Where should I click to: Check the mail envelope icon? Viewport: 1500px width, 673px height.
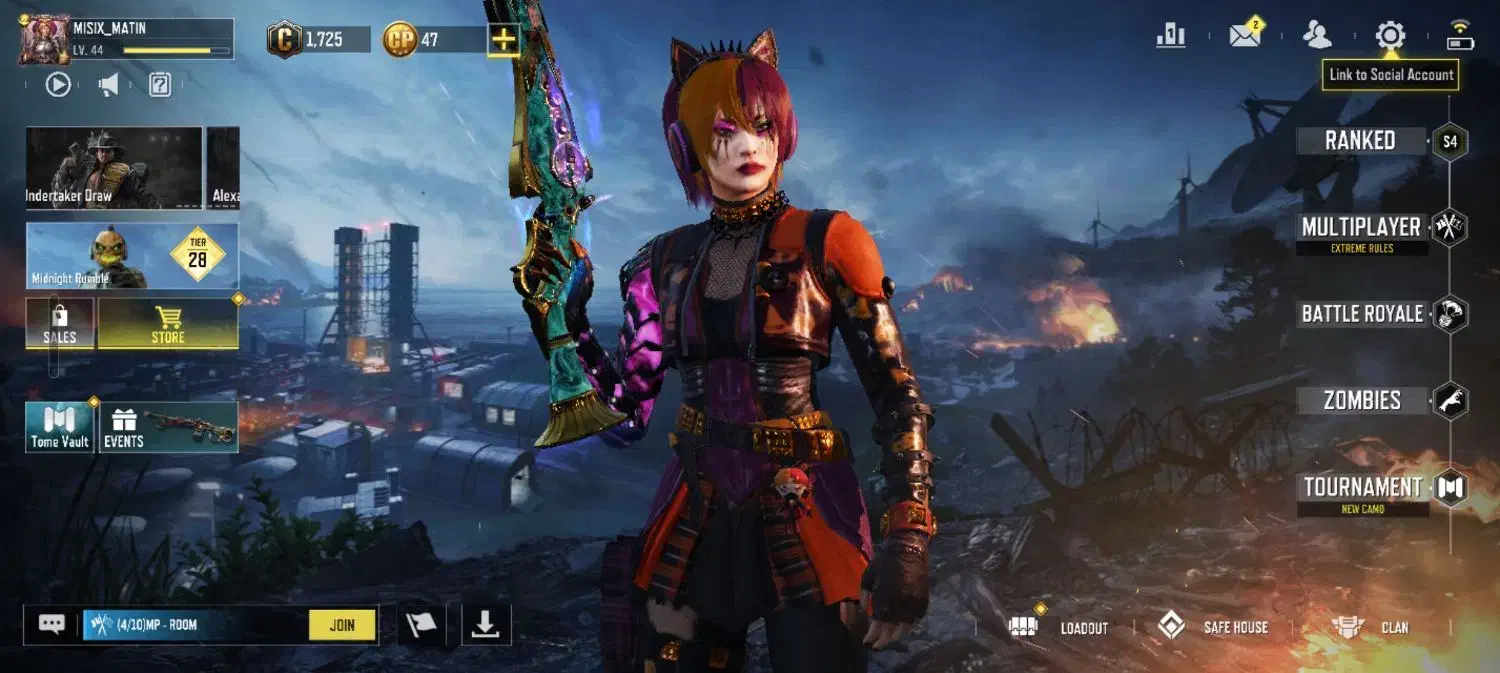click(x=1245, y=36)
